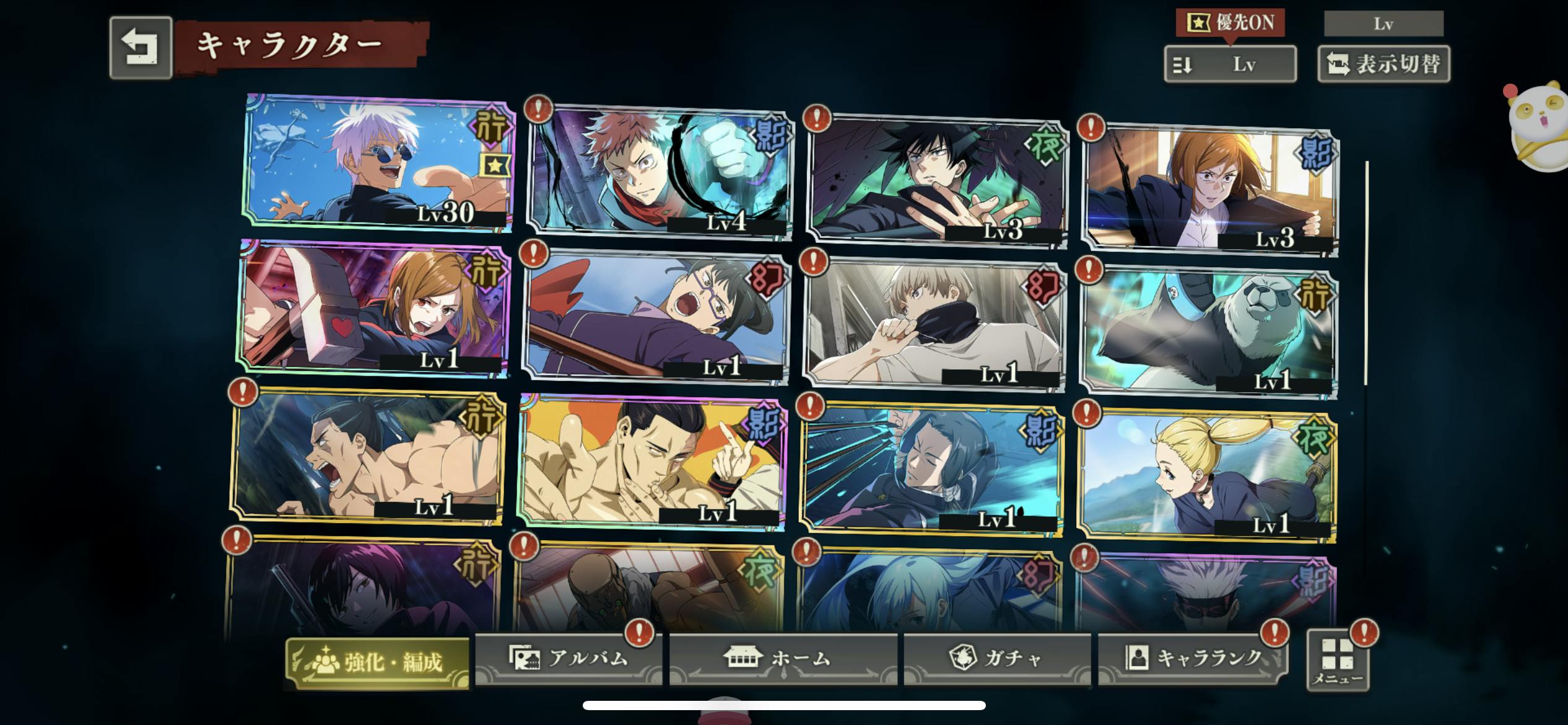Choose the Maki with glasses card
This screenshot has height=725, width=1568.
point(655,317)
